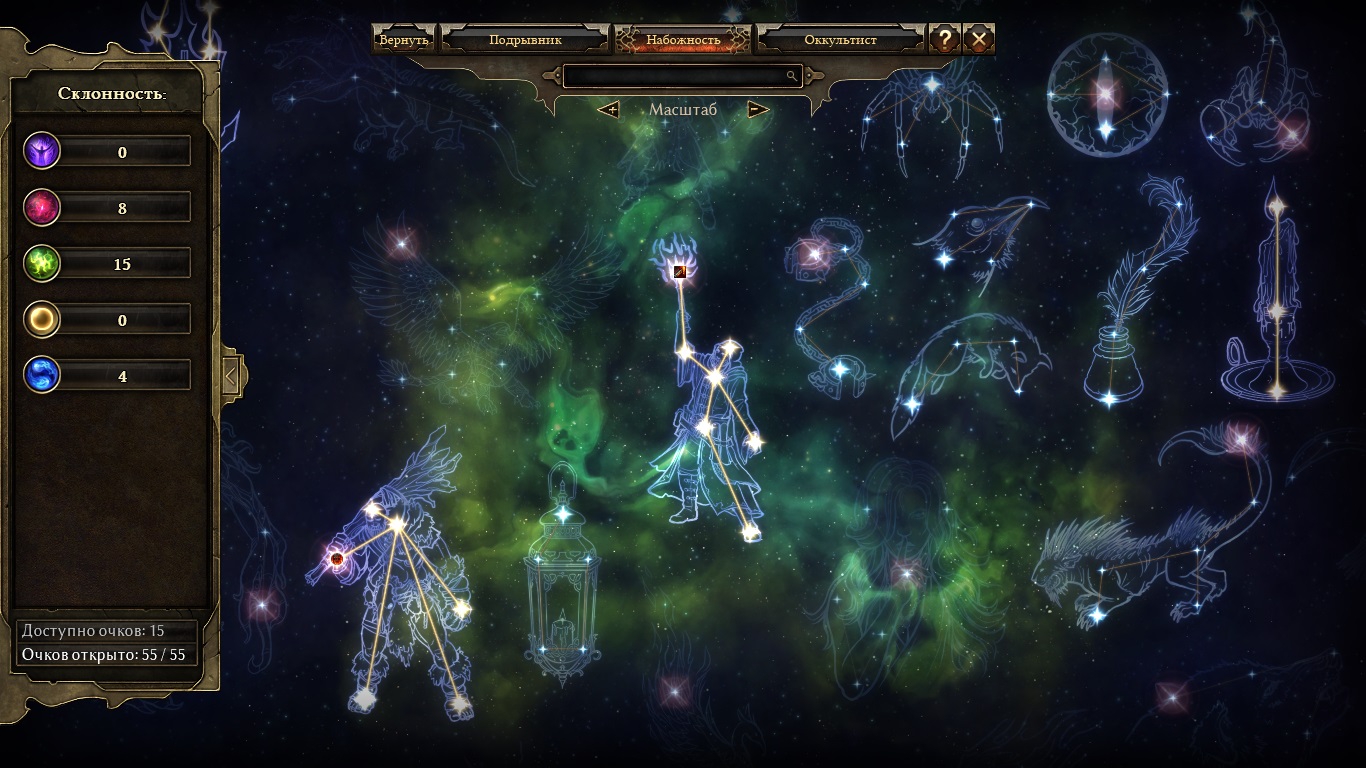Close the devotion window with X
This screenshot has width=1366, height=768.
pyautogui.click(x=979, y=39)
